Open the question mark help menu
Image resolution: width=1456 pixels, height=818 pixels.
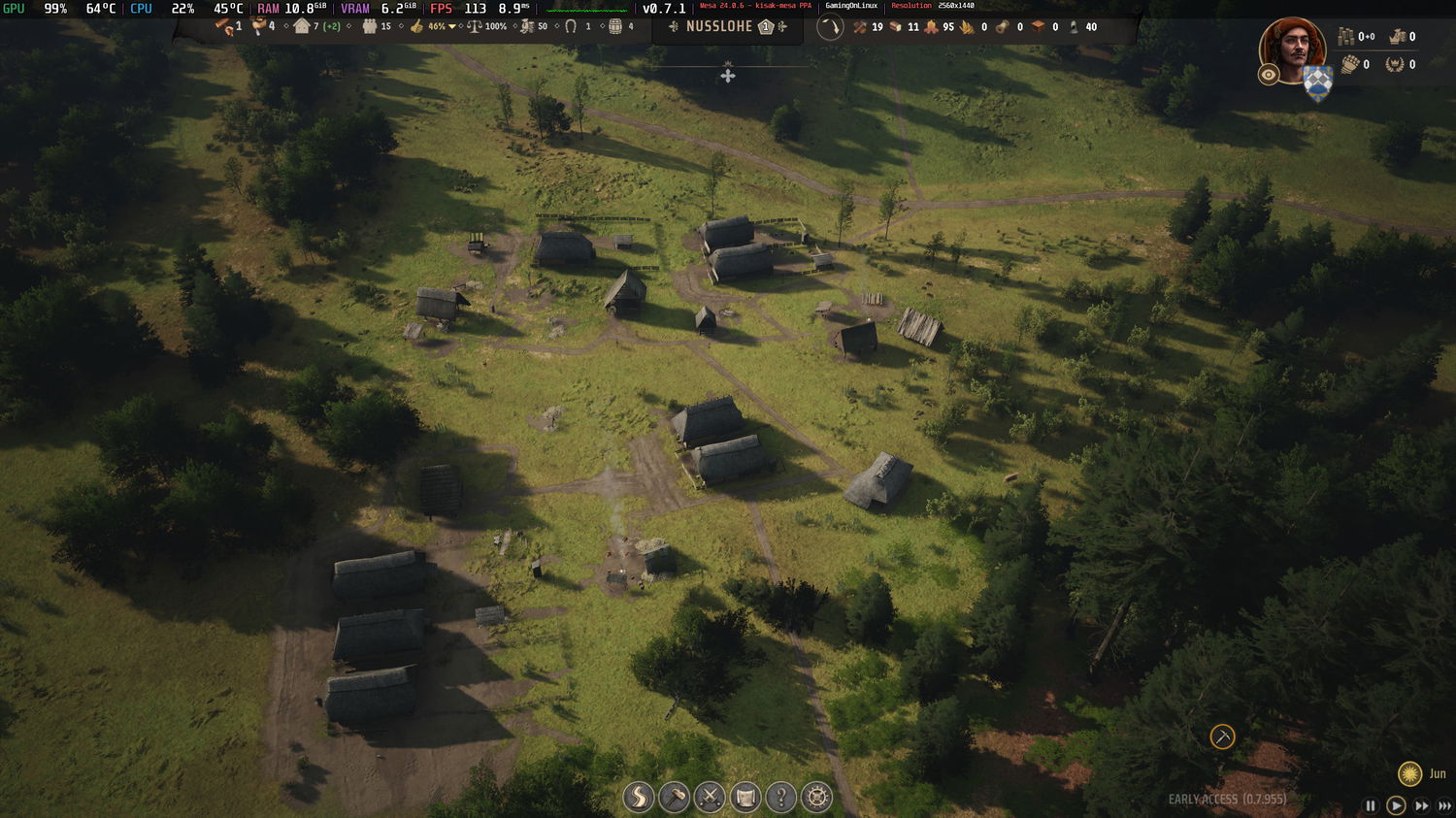[x=780, y=798]
